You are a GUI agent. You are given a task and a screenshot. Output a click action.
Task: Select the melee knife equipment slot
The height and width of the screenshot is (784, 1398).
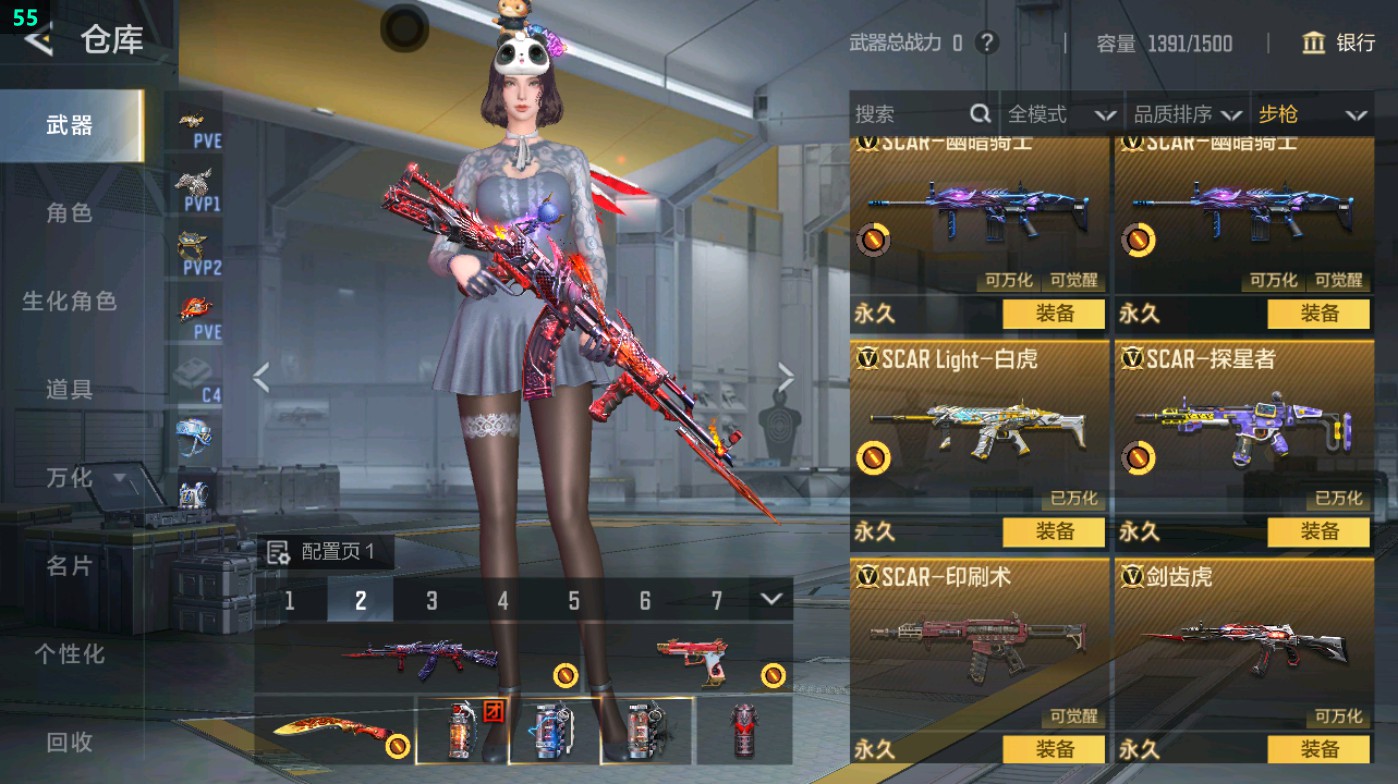coord(334,731)
